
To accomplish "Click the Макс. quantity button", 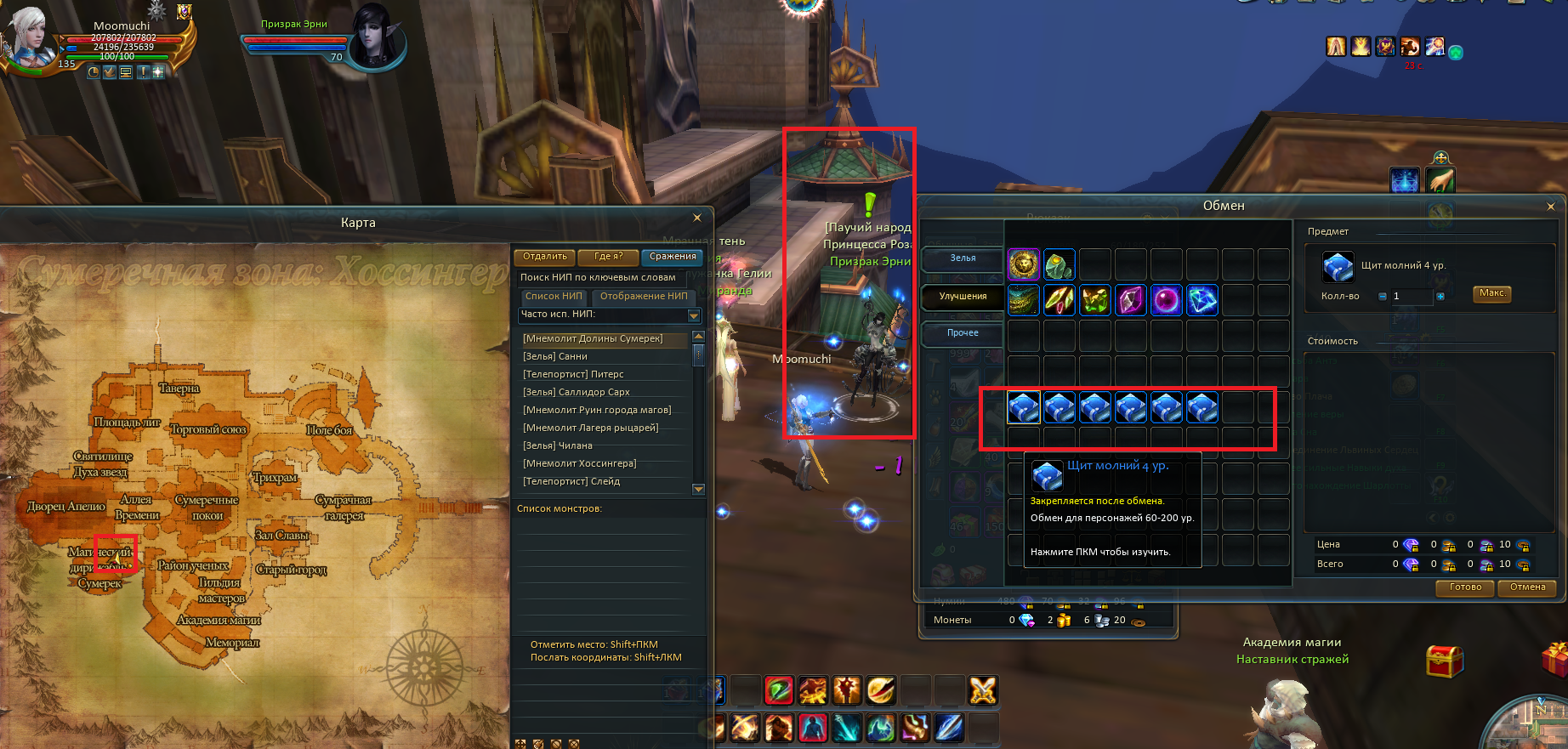I will [x=1492, y=294].
